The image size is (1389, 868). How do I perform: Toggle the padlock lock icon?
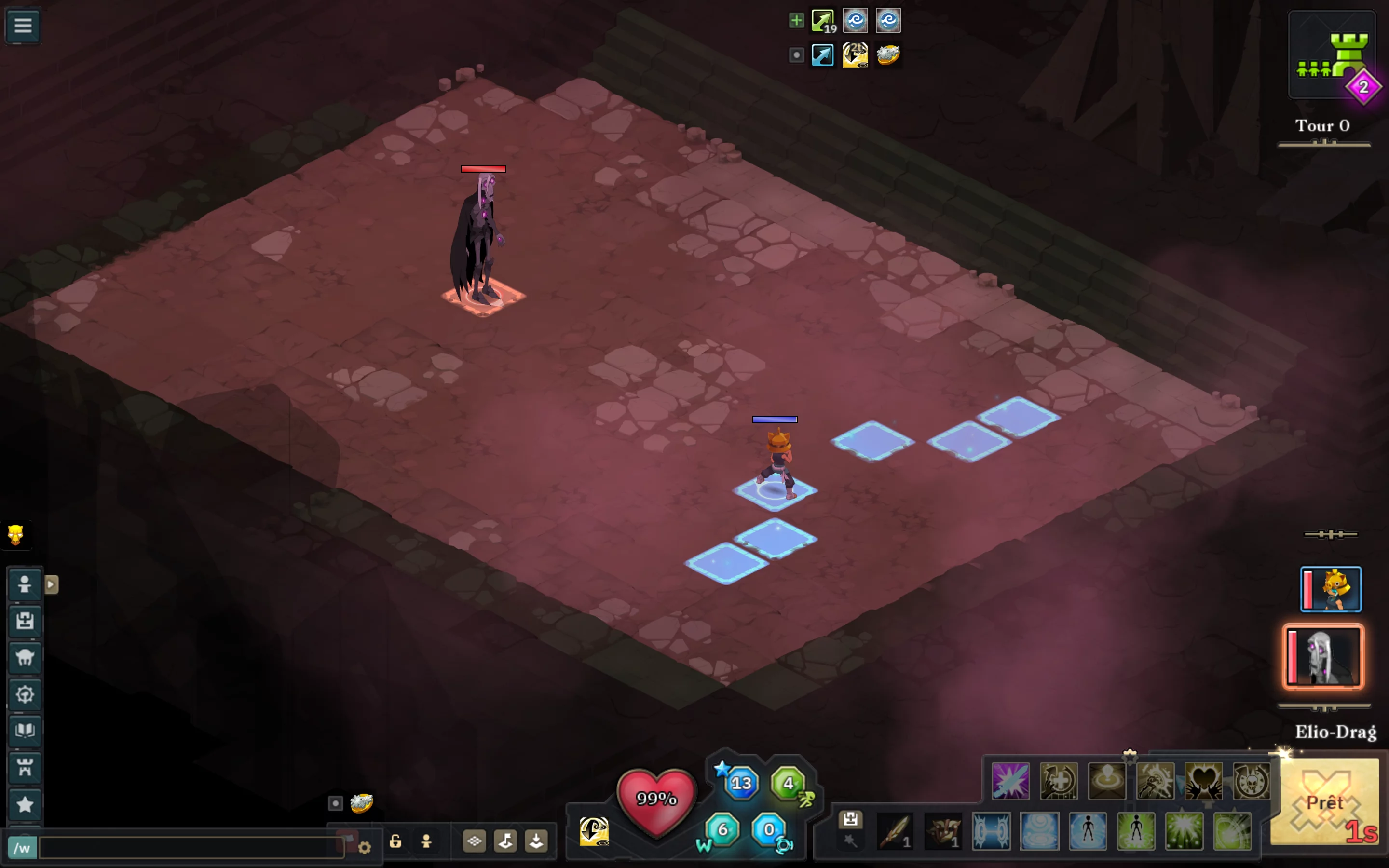395,841
